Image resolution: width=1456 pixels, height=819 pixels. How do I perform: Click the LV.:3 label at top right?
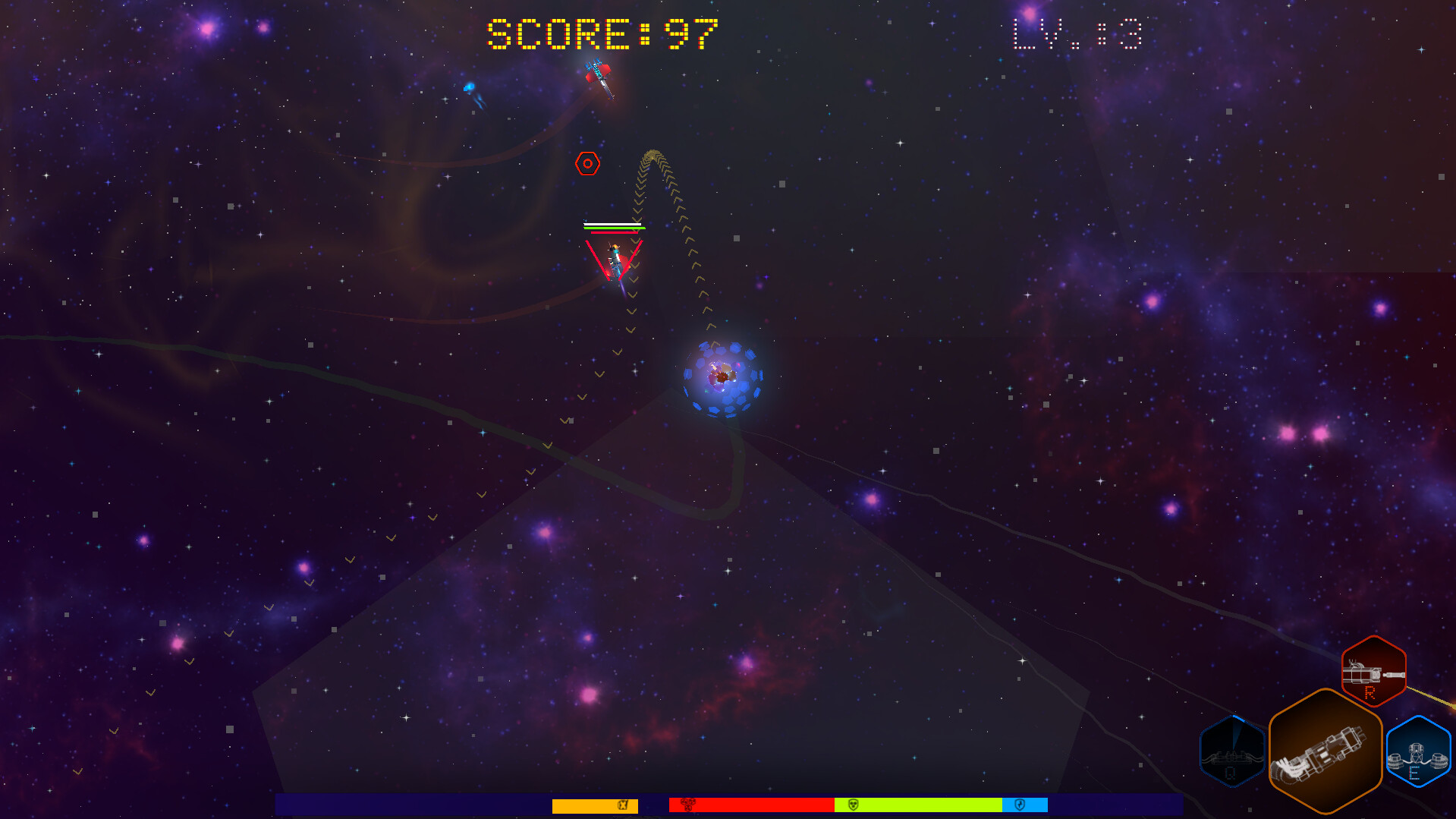coord(1074,34)
